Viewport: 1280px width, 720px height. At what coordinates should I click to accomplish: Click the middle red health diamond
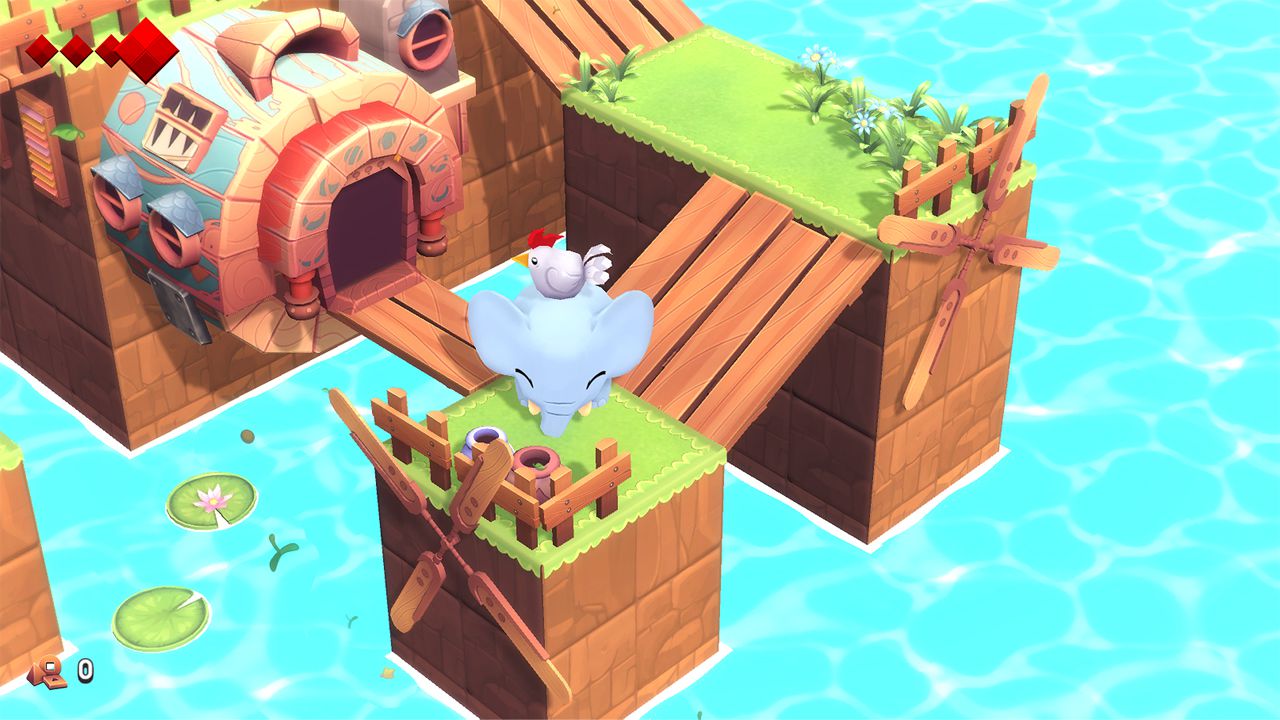76,50
